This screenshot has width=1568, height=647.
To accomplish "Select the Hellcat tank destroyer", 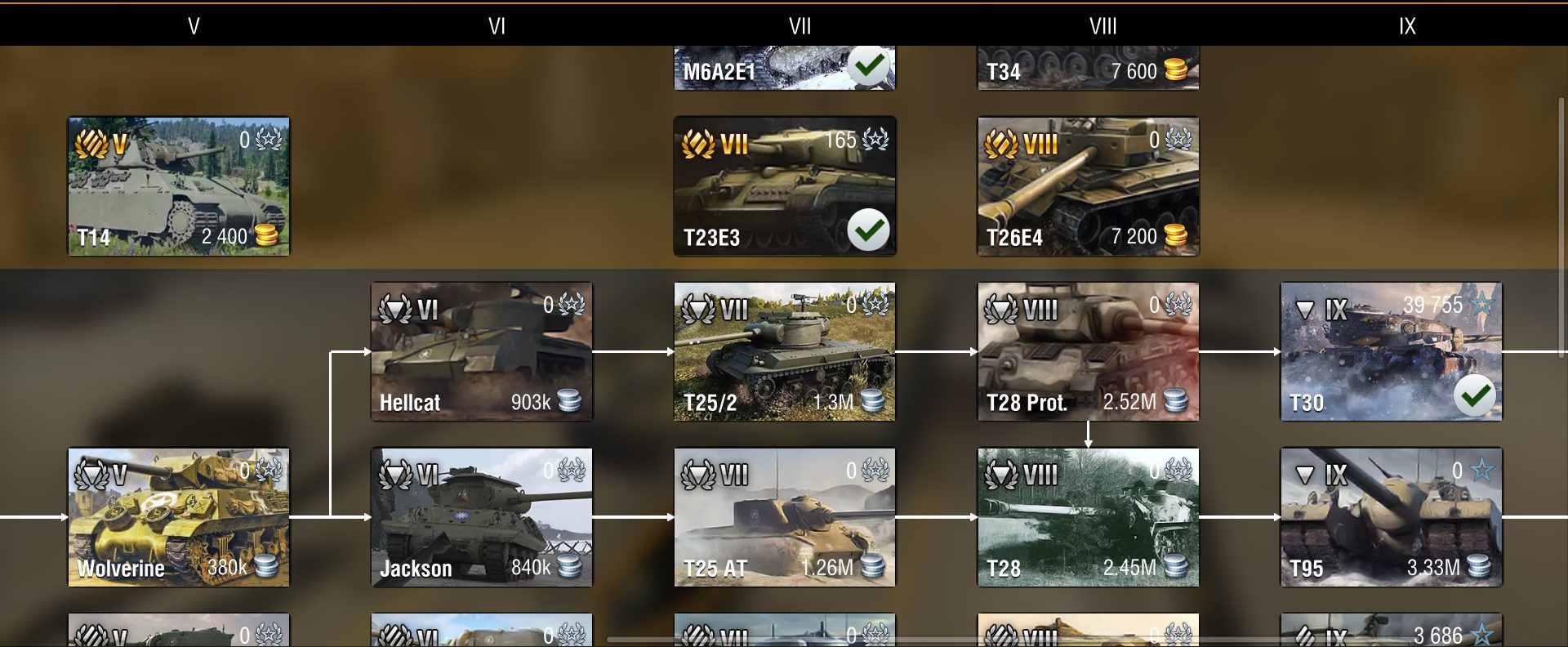I will click(482, 352).
